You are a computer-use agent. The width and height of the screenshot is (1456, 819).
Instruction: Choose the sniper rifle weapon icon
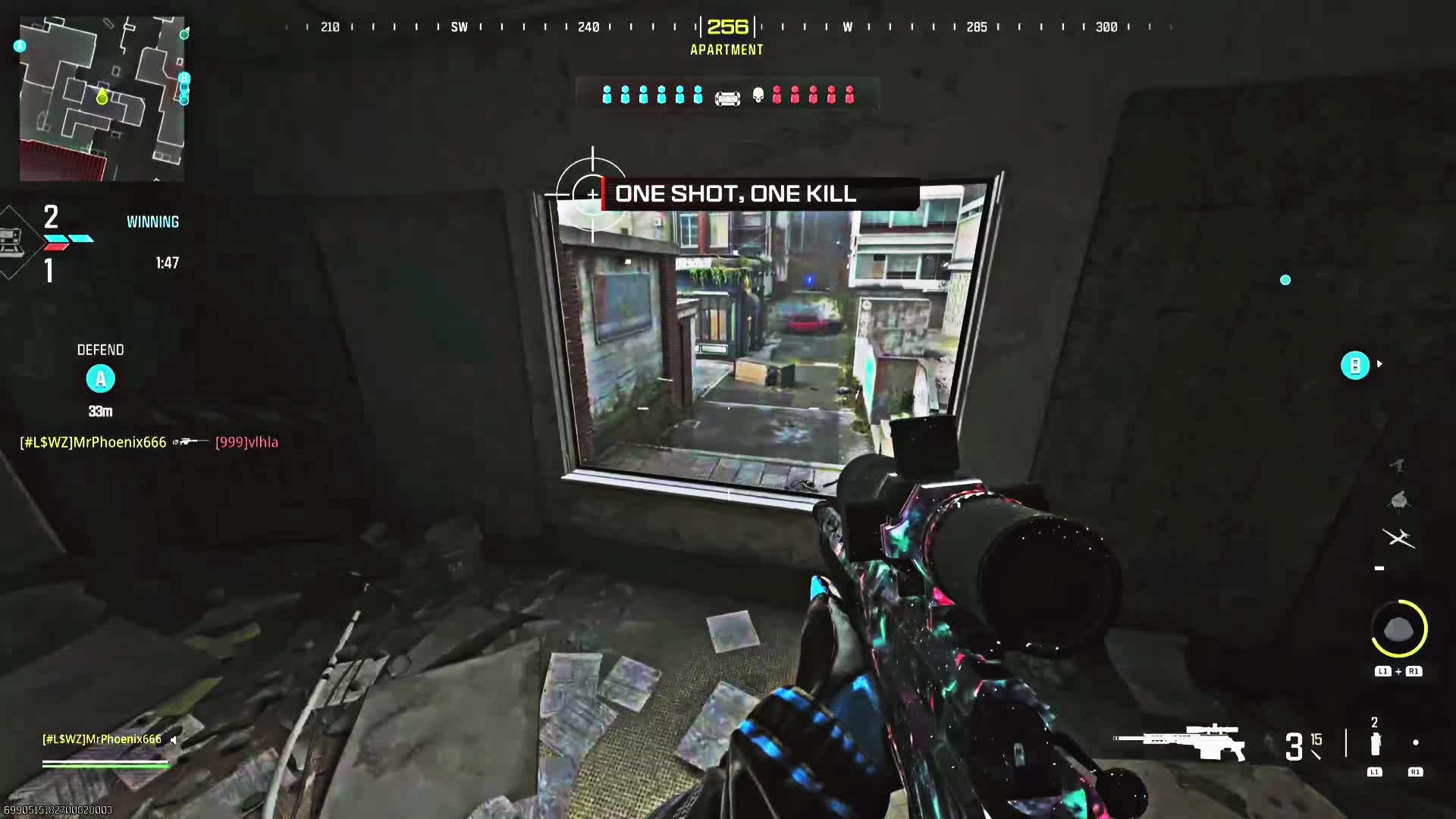click(x=1179, y=742)
